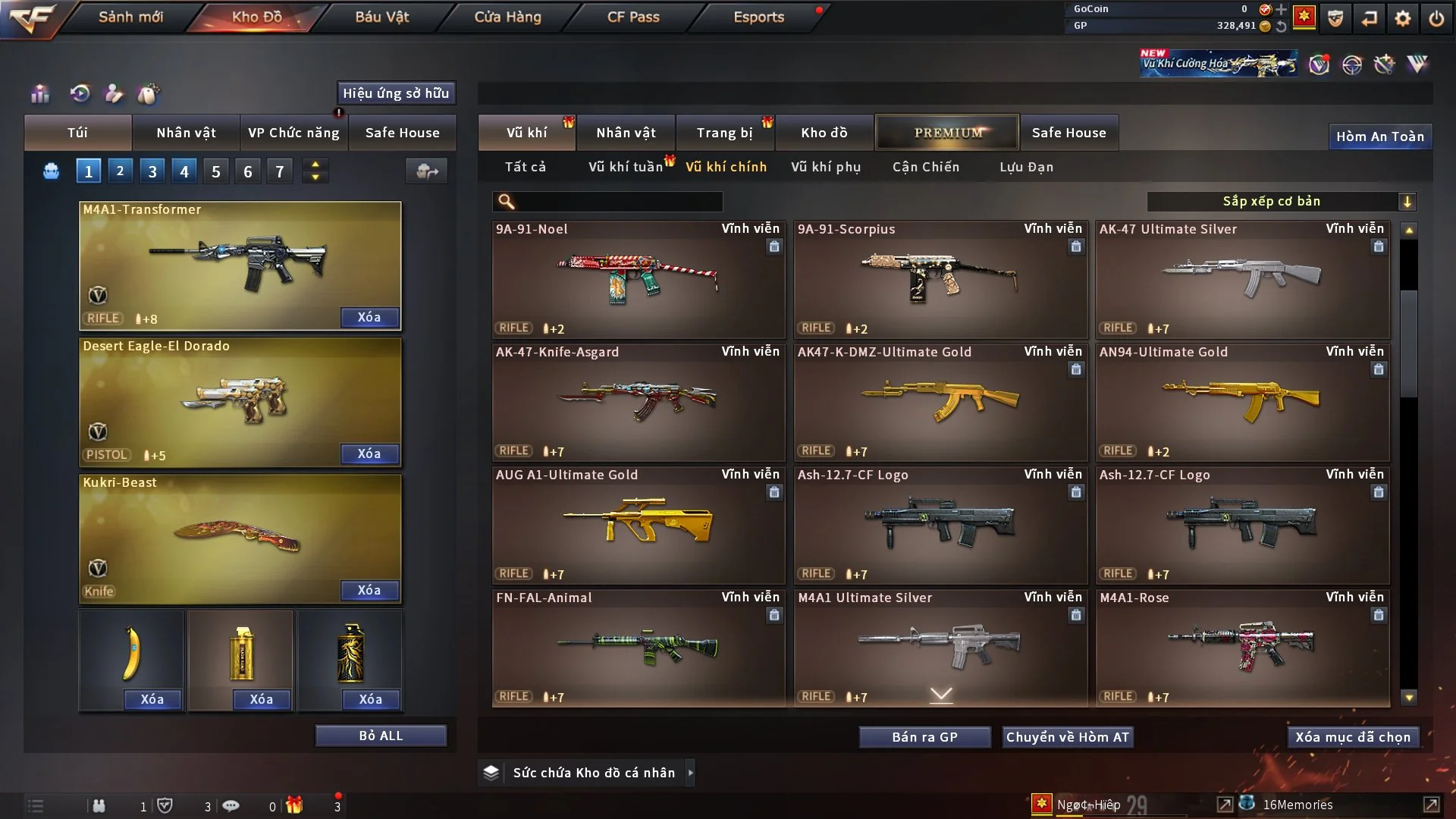Click the weapon search field

click(x=618, y=202)
